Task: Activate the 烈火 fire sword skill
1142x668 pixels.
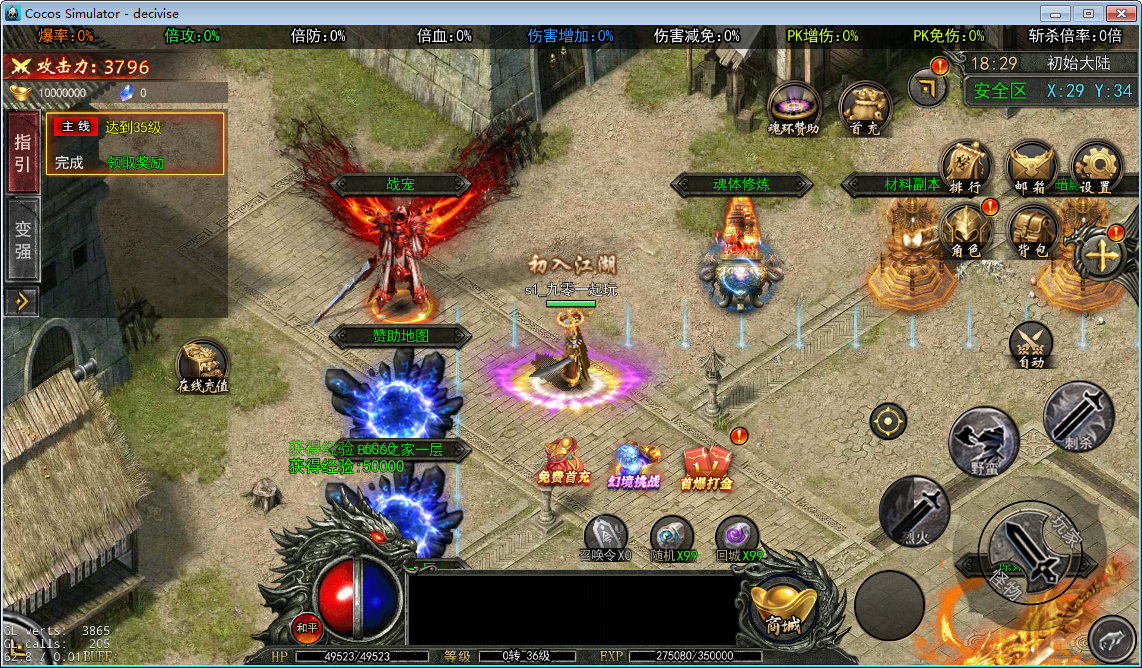Action: click(914, 512)
